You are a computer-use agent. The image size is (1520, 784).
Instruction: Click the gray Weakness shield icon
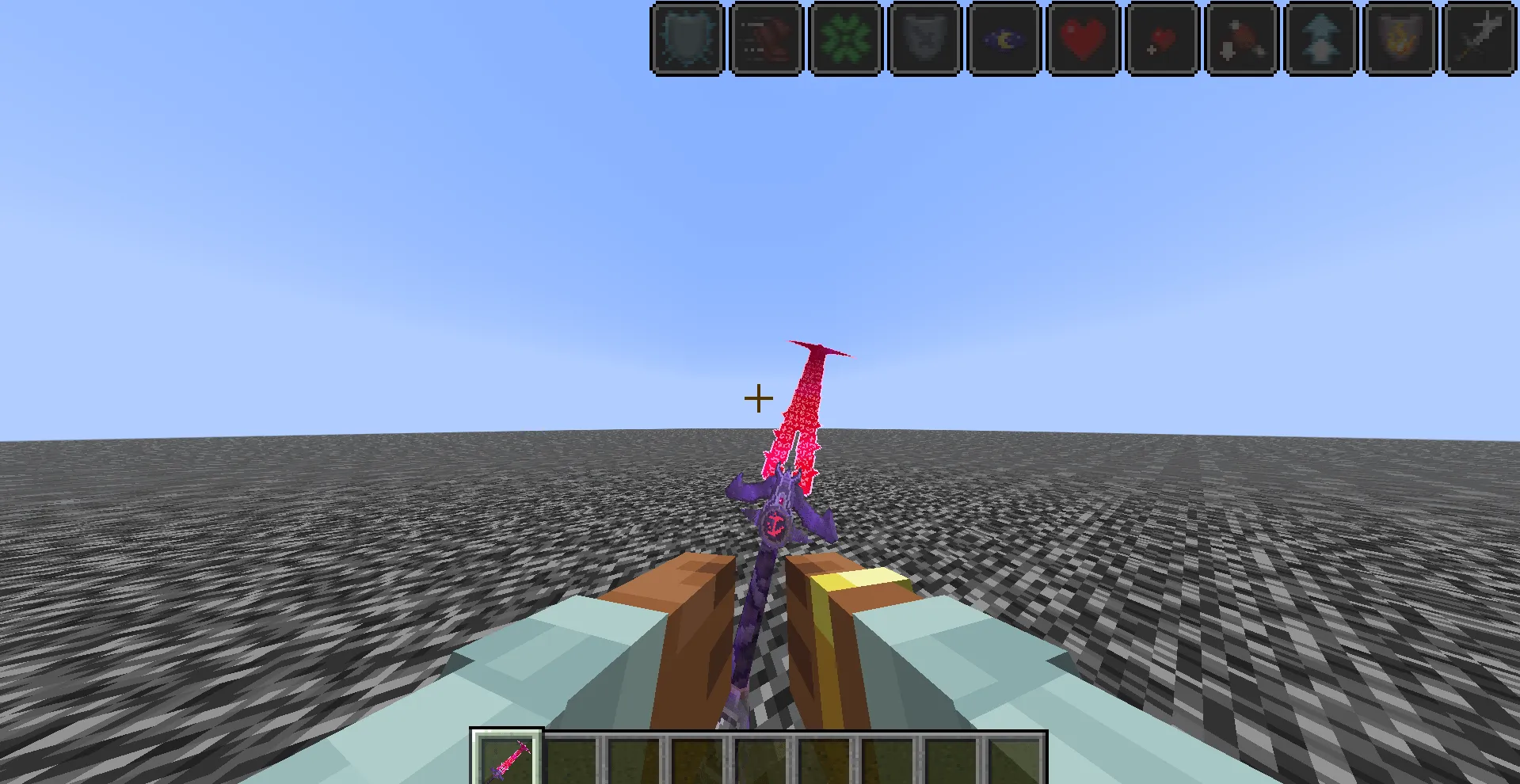924,38
